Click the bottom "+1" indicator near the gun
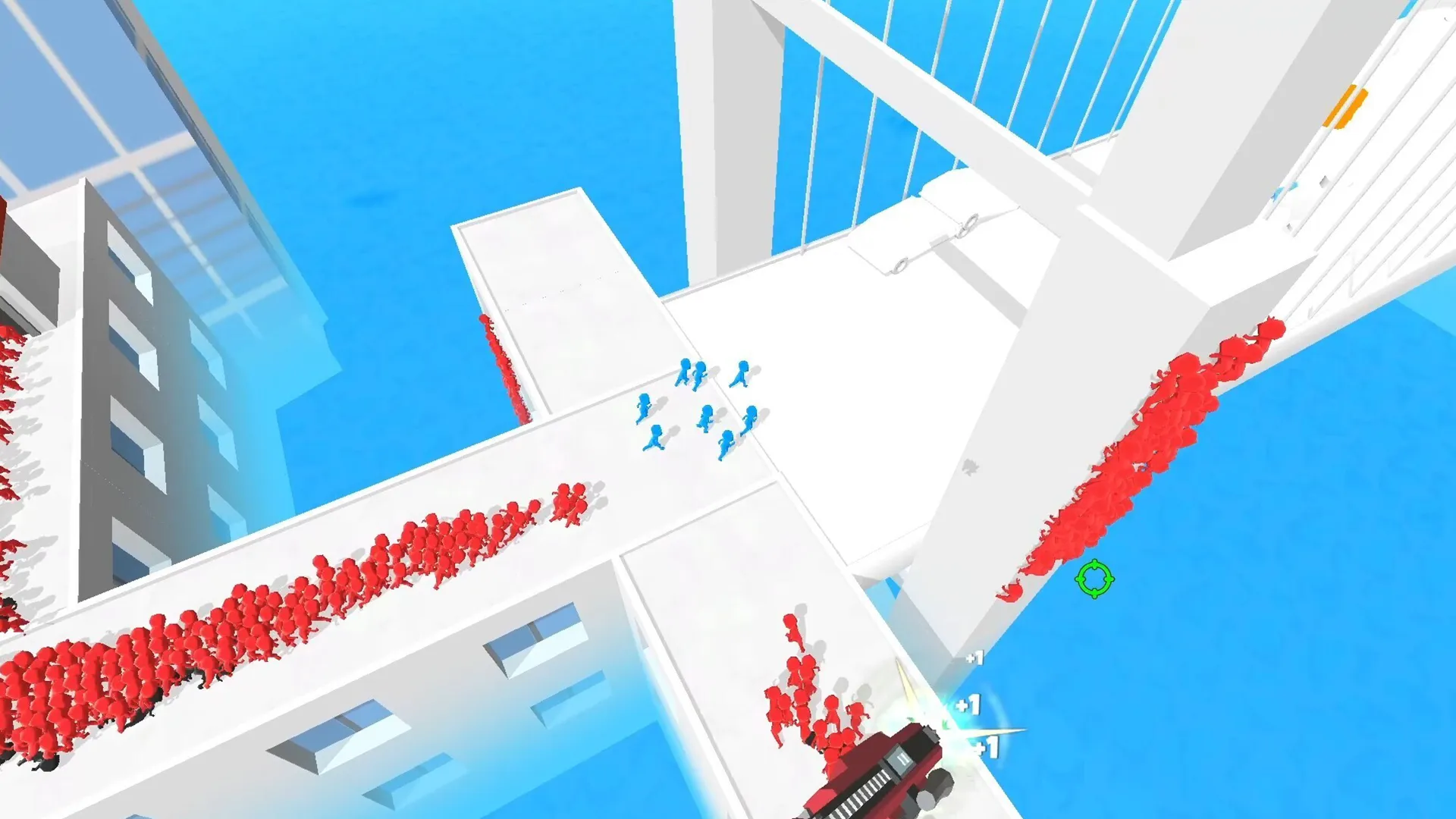The image size is (1456, 819). 986,747
